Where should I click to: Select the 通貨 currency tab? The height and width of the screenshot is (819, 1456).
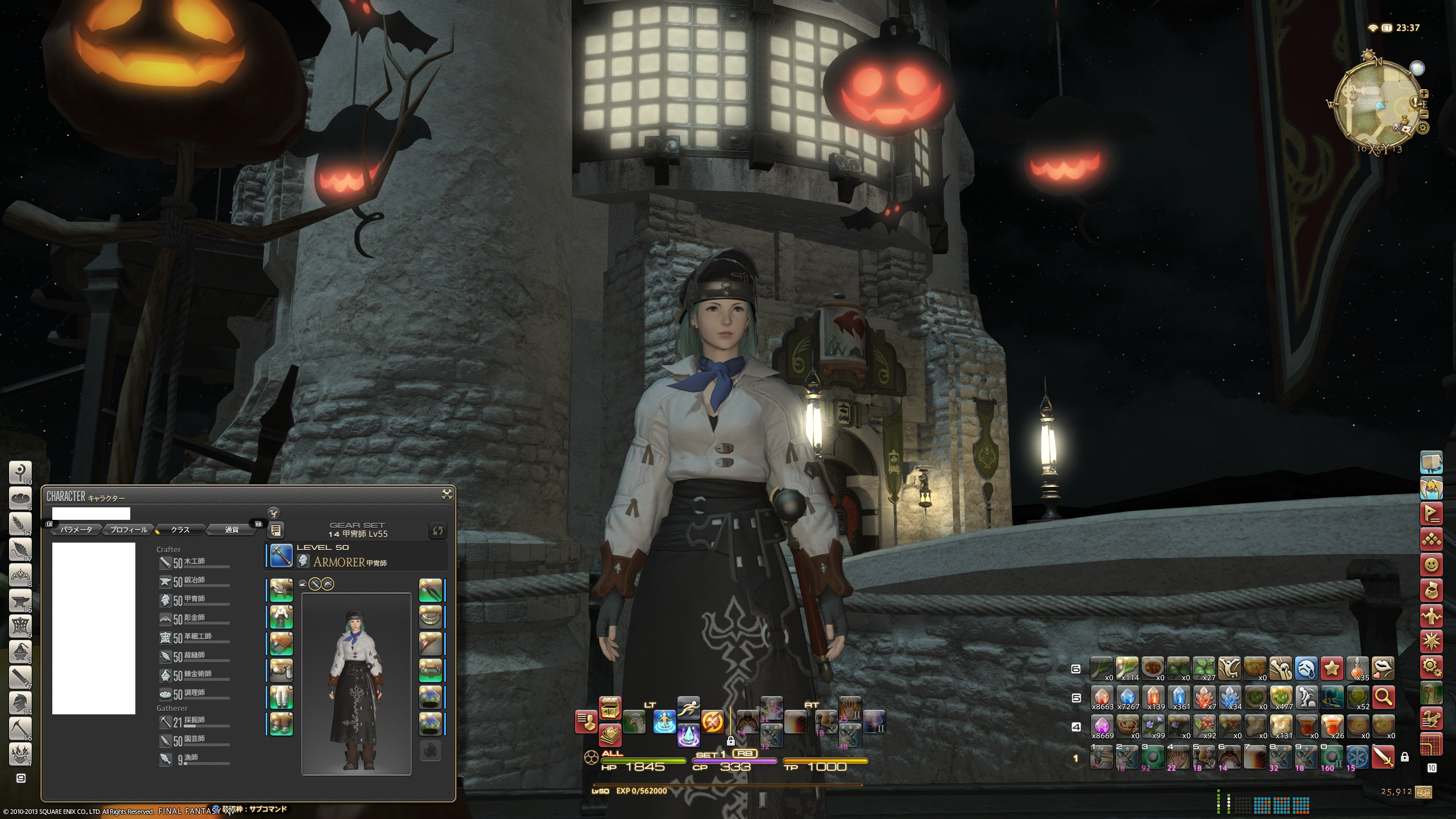click(x=231, y=530)
